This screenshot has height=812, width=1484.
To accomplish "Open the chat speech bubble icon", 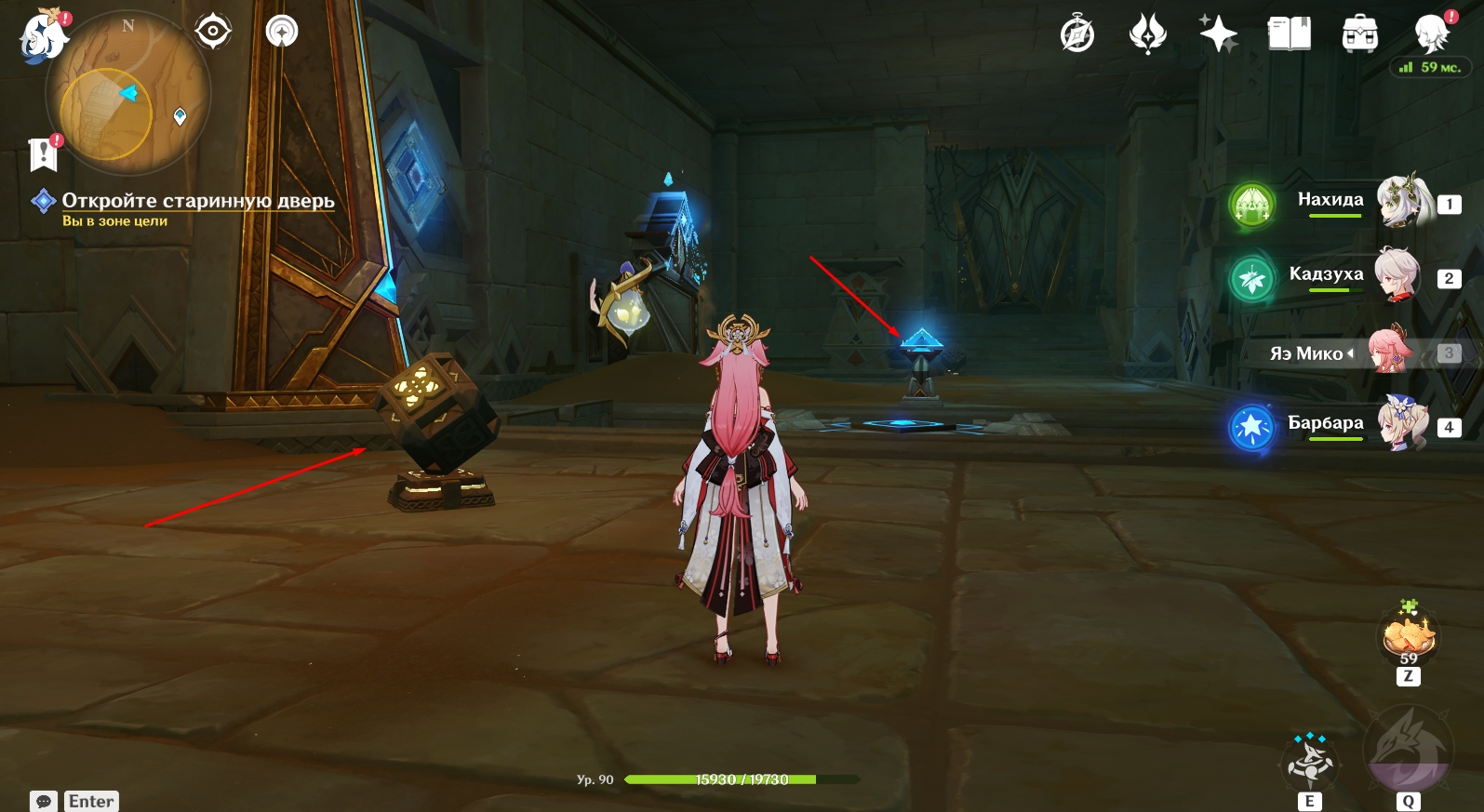I will coord(44,801).
